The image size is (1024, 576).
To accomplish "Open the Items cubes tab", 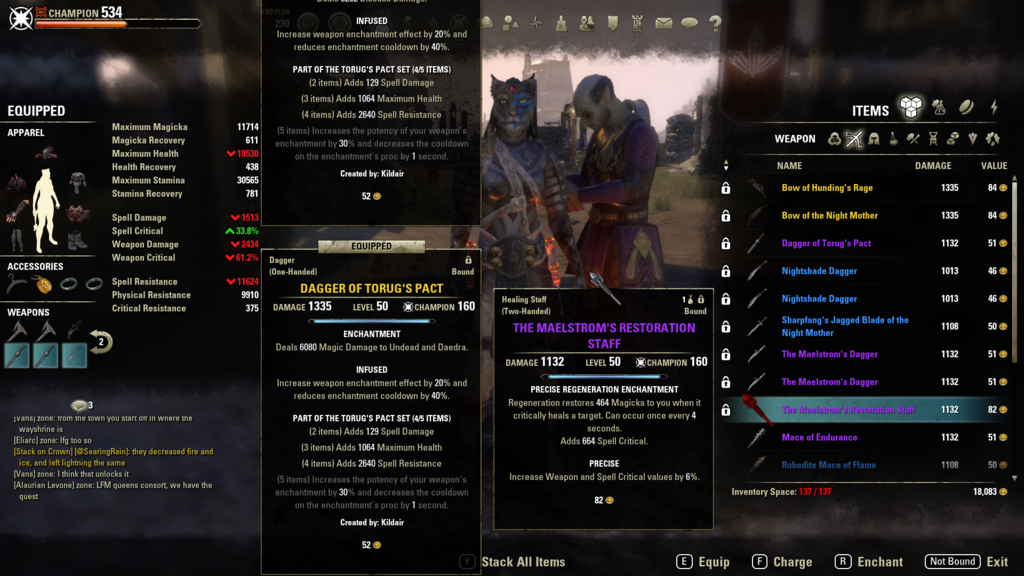I will point(910,107).
